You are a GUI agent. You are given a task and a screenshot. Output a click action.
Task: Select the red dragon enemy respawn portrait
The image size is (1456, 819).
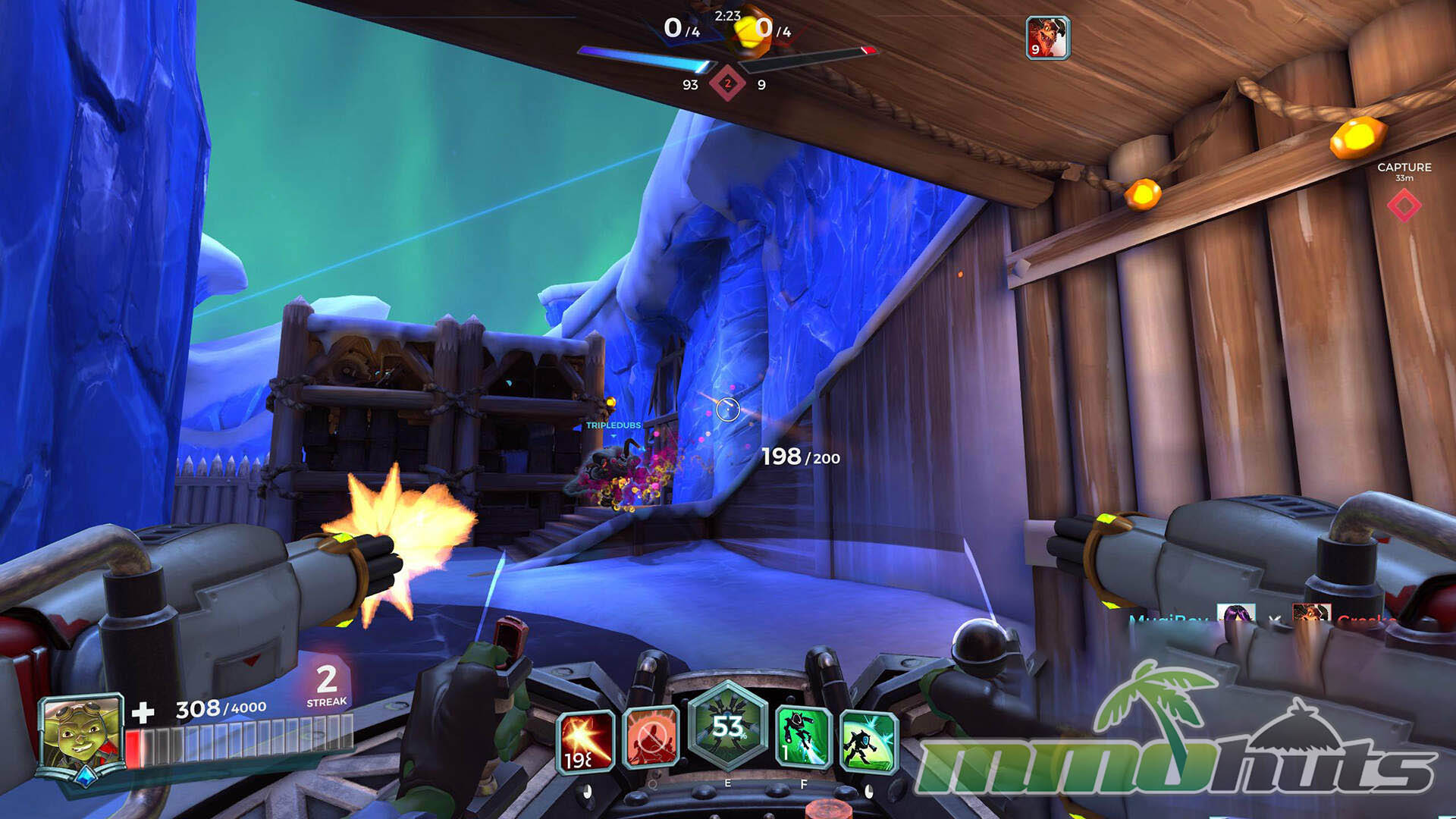point(1047,38)
